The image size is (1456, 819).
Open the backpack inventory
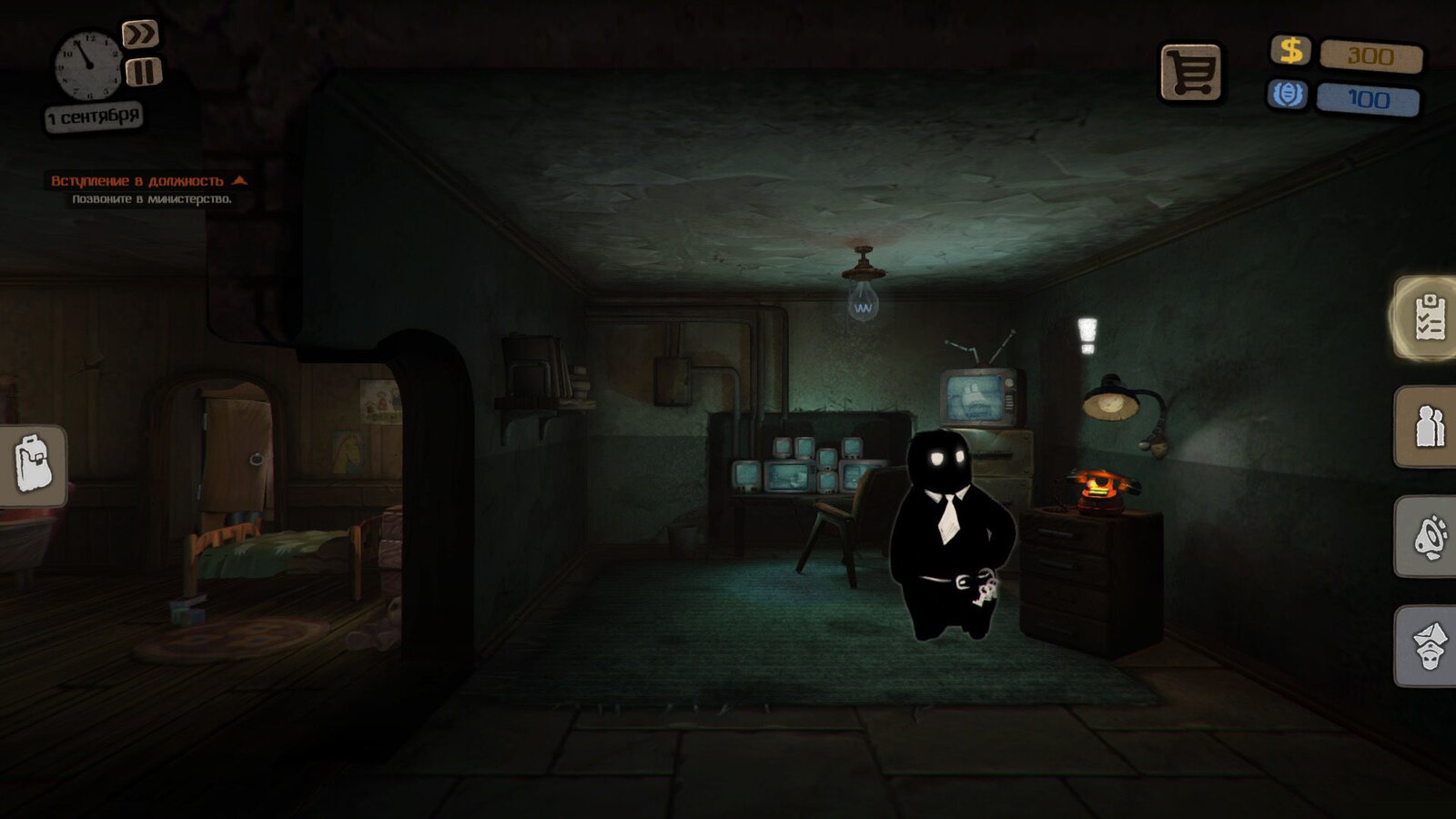point(33,464)
